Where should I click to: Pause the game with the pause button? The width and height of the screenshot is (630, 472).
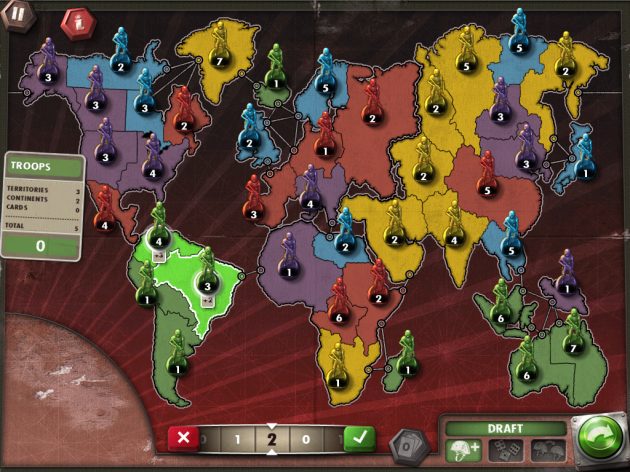coord(17,18)
